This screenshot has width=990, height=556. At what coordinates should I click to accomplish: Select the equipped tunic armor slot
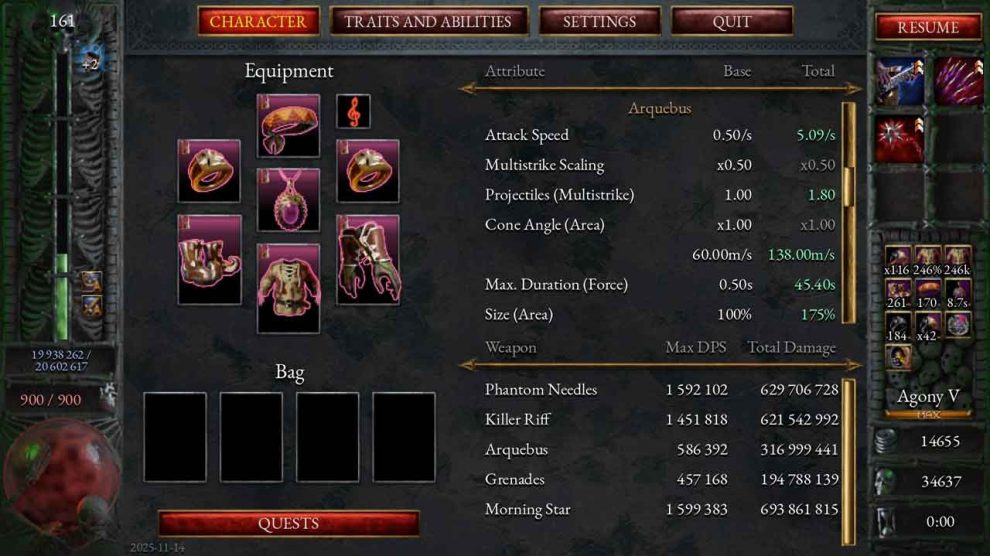point(288,288)
